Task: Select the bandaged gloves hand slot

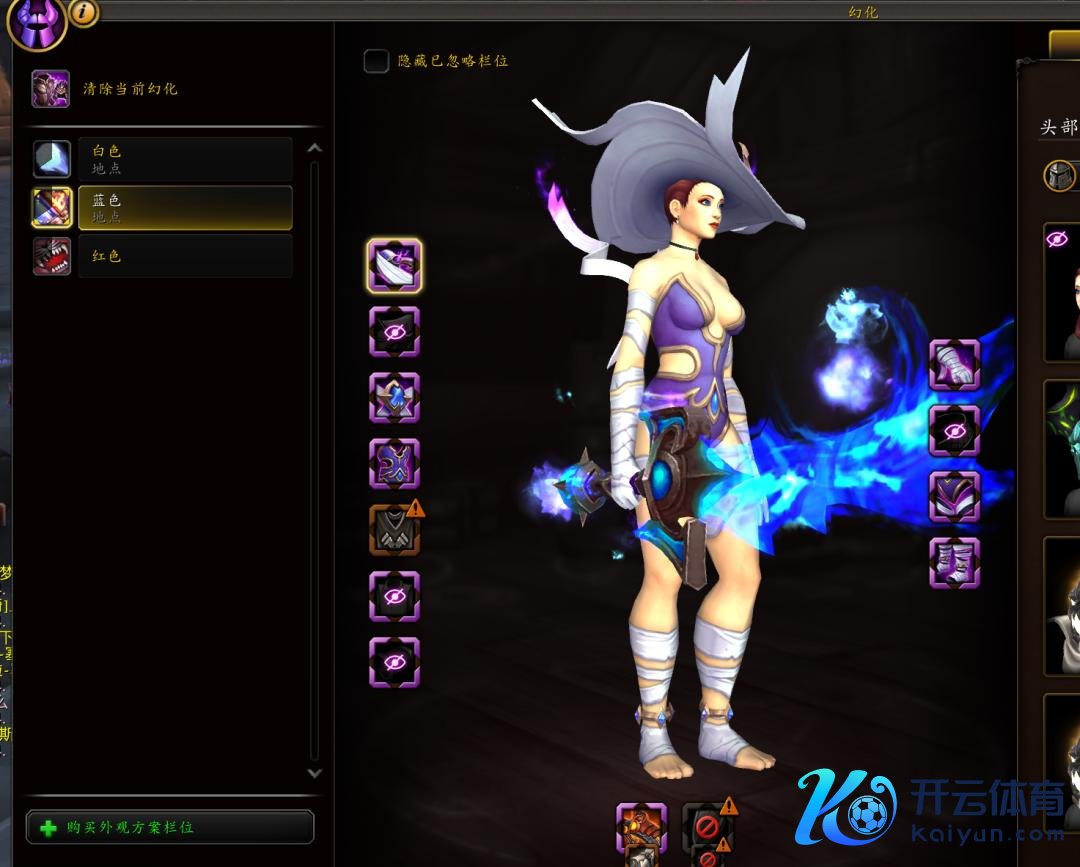Action: coord(954,364)
